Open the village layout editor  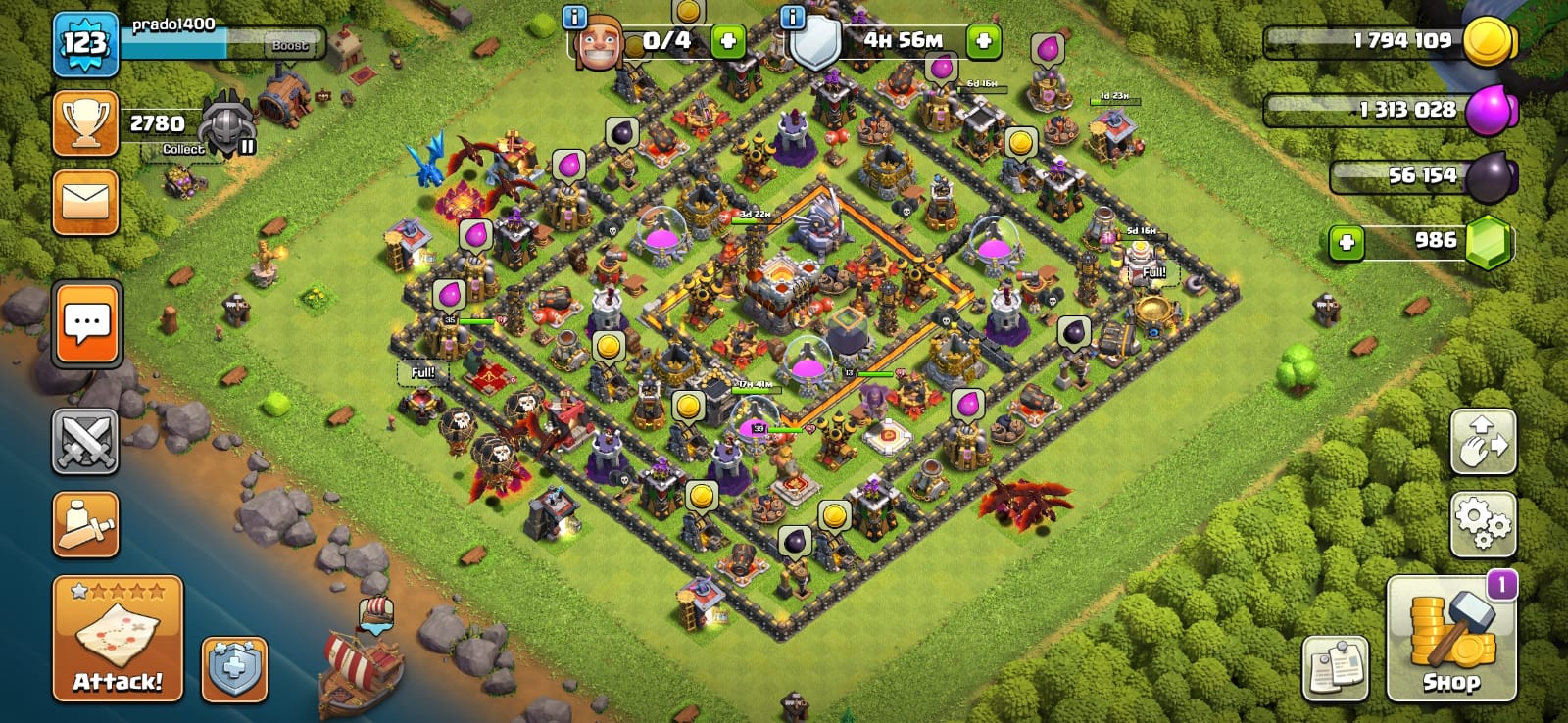(1483, 442)
